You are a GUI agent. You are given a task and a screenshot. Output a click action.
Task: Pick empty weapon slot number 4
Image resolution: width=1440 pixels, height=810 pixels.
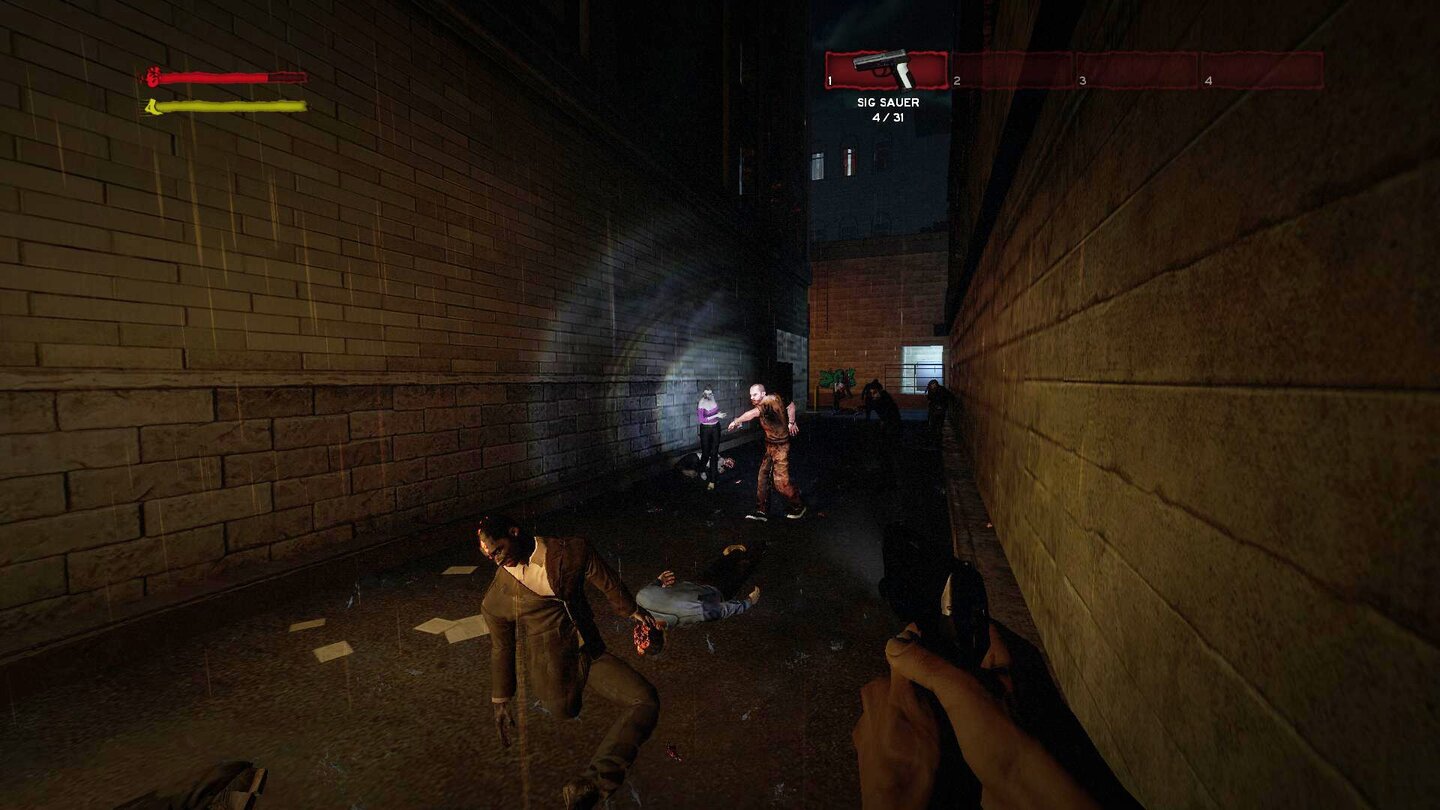1262,70
